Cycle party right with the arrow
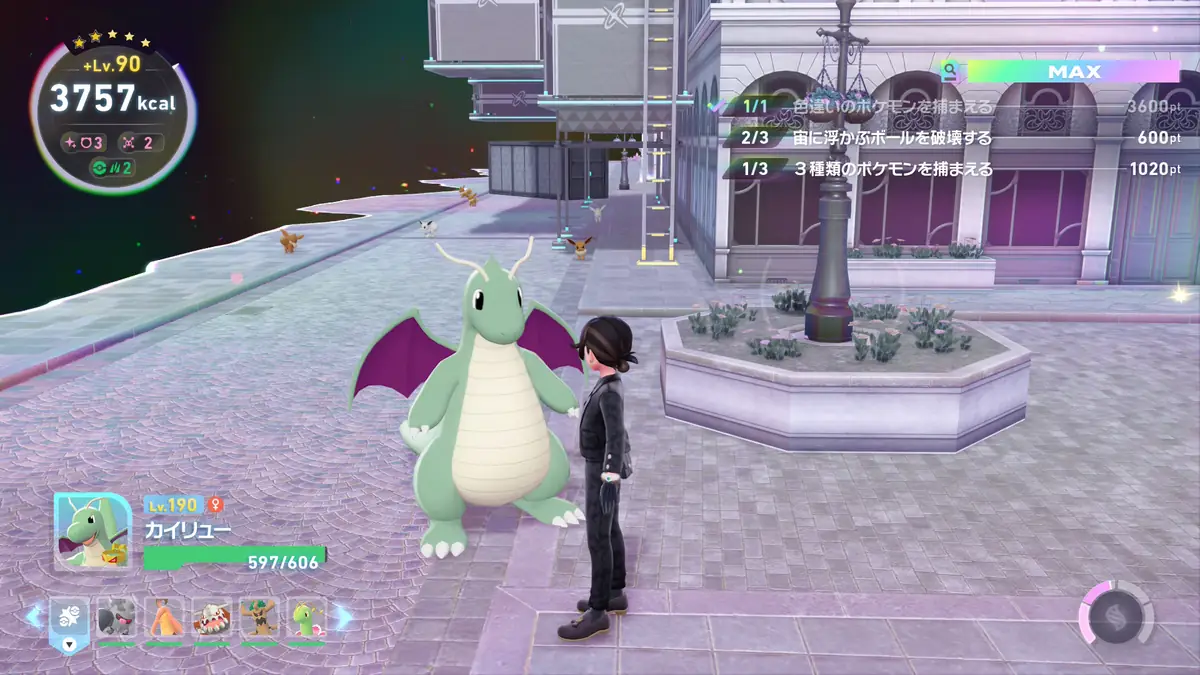Screen dimensions: 1200x675 click(344, 617)
